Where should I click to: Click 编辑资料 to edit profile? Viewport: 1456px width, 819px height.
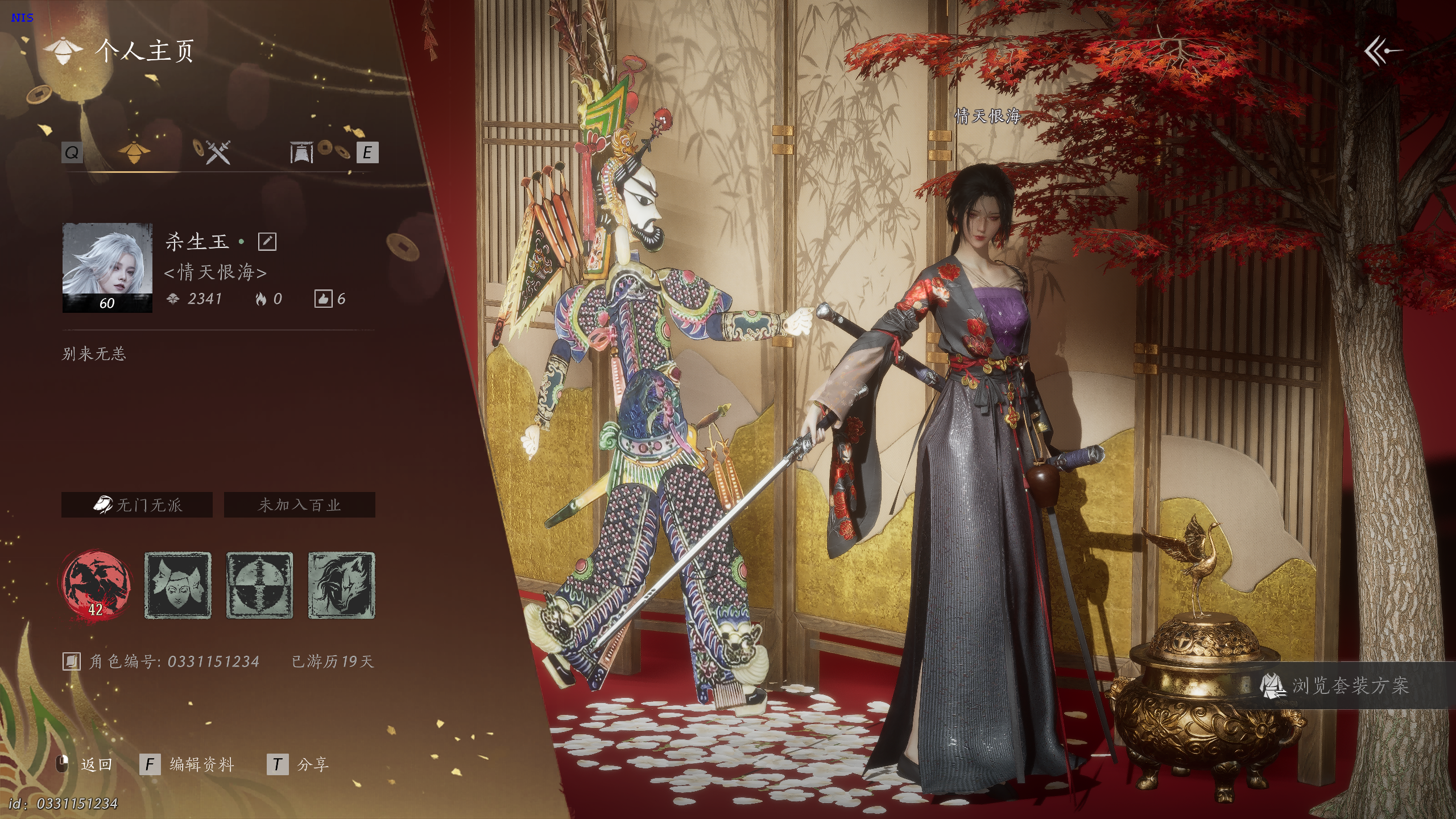tap(201, 764)
